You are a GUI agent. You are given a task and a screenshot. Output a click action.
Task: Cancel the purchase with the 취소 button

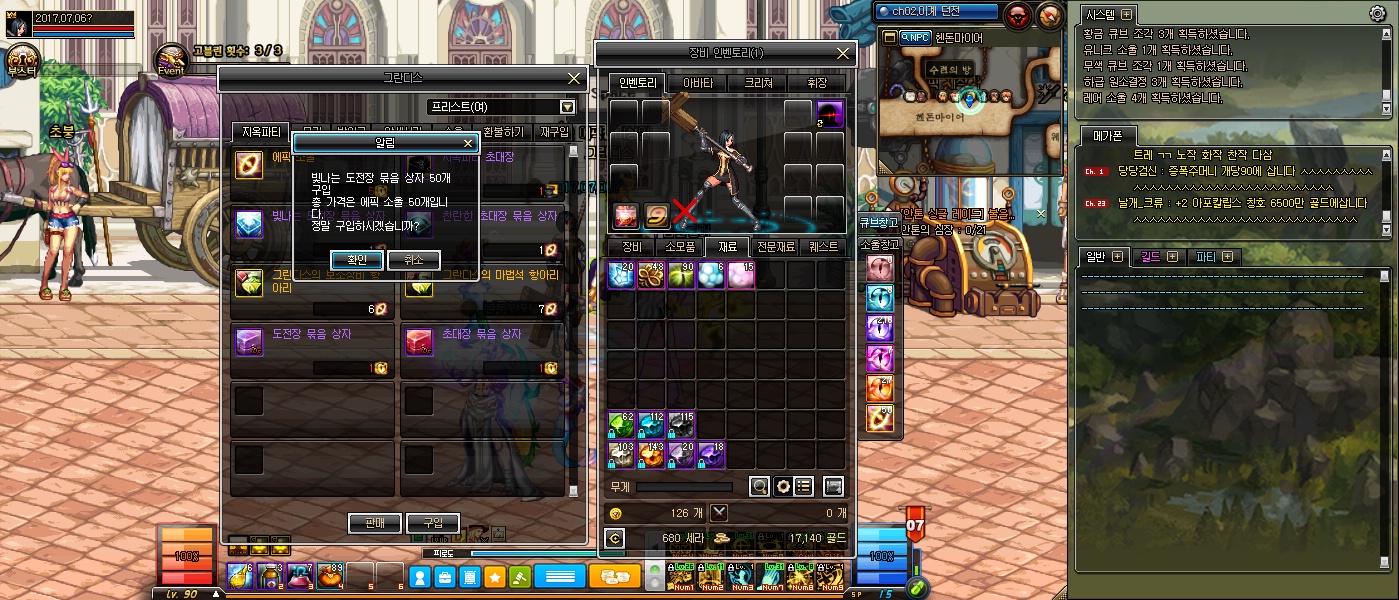[414, 260]
